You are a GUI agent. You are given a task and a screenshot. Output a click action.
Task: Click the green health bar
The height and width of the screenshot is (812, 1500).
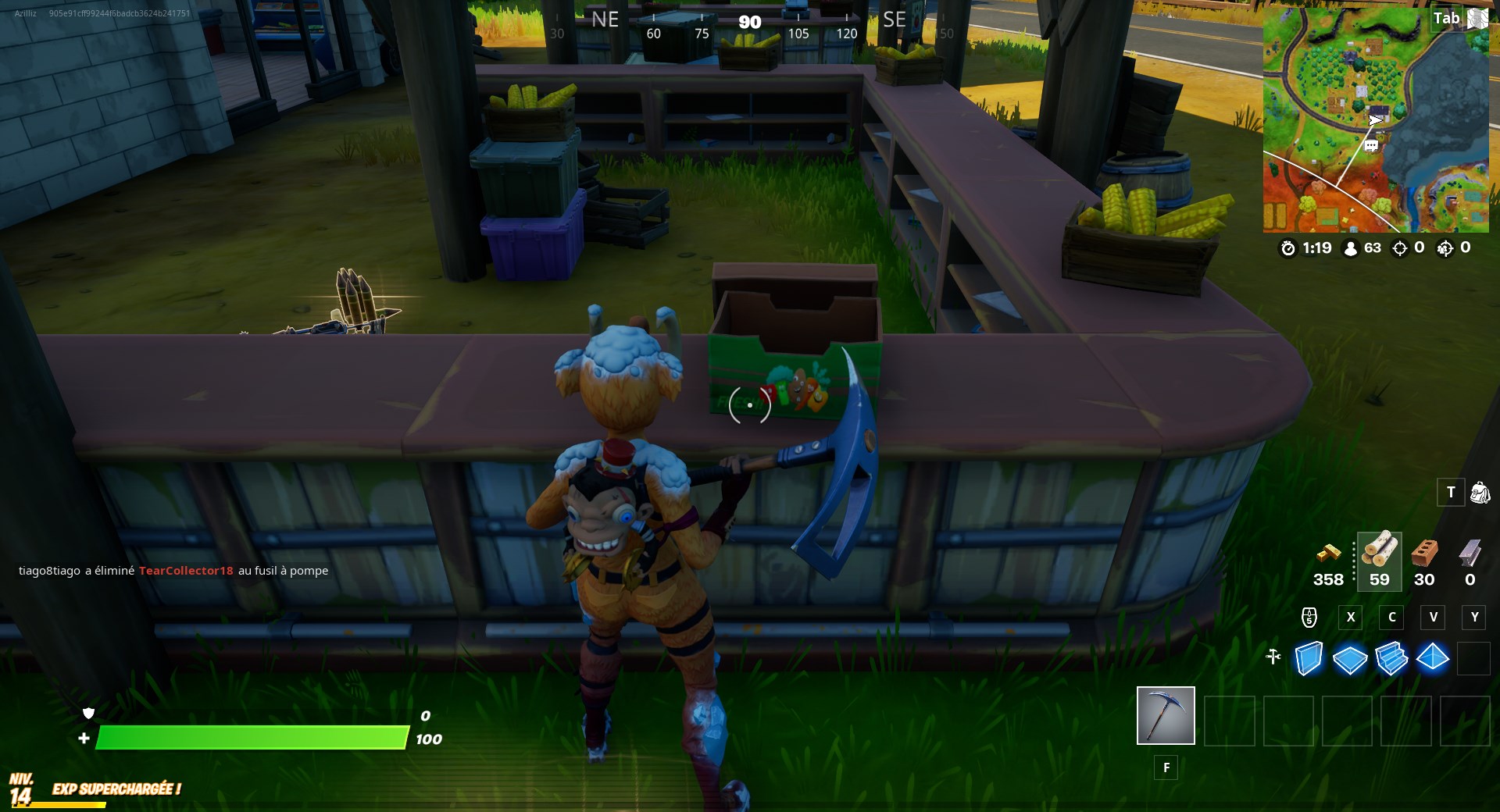(x=250, y=737)
